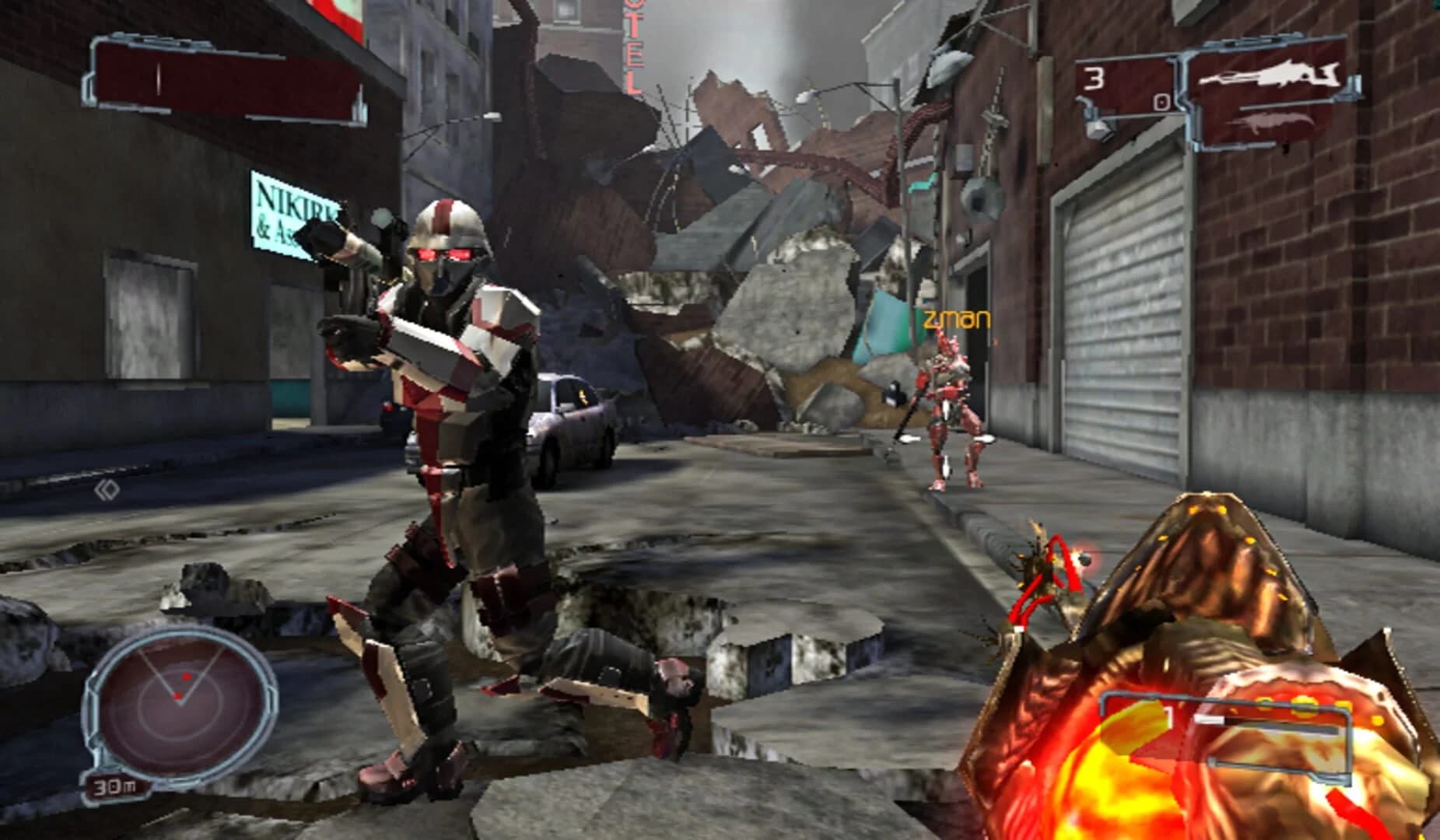This screenshot has height=840, width=1440.
Task: Click the 30m radar range badge
Action: coord(114,786)
